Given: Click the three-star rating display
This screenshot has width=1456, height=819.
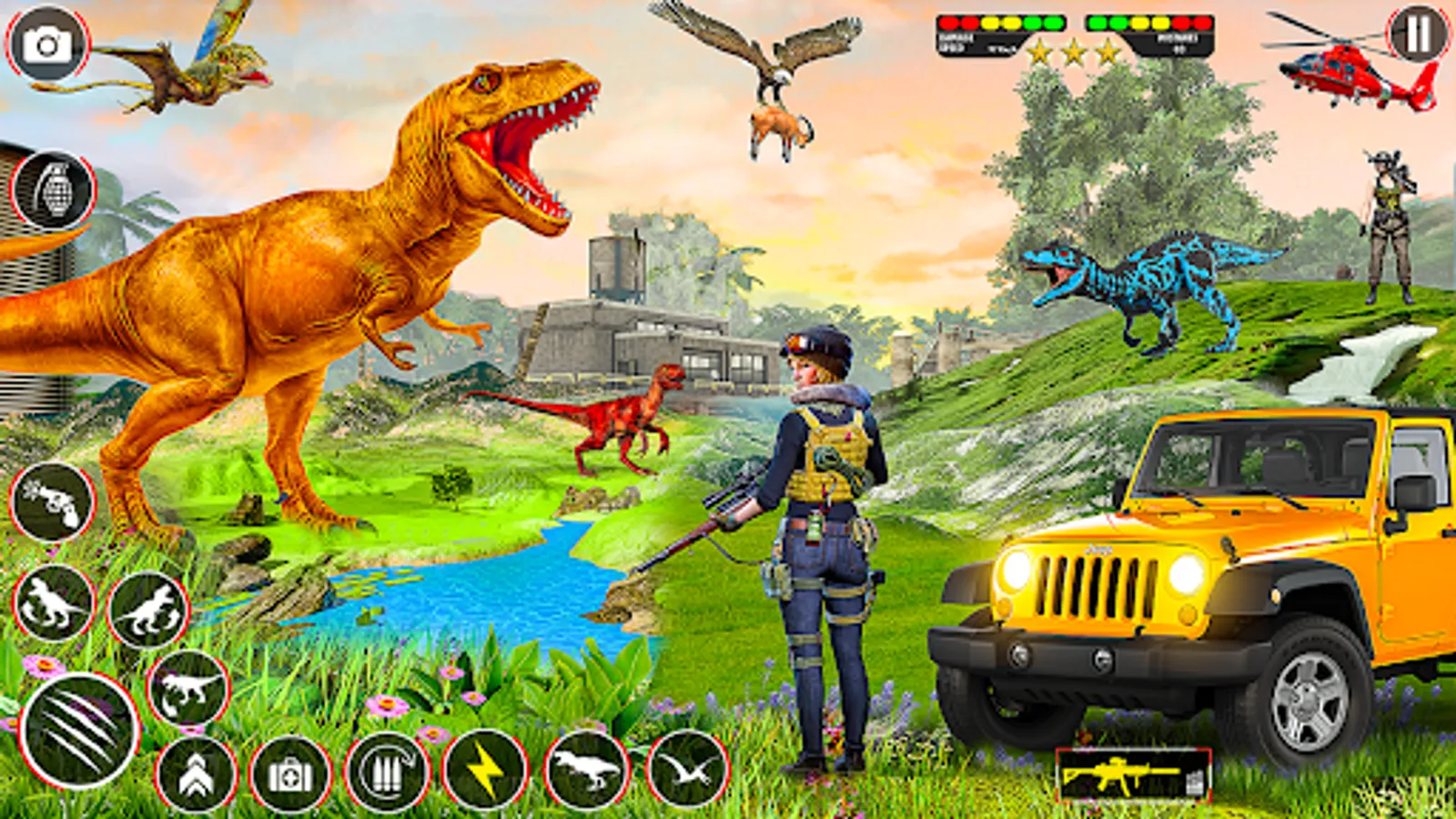Looking at the screenshot, I should [x=1074, y=53].
